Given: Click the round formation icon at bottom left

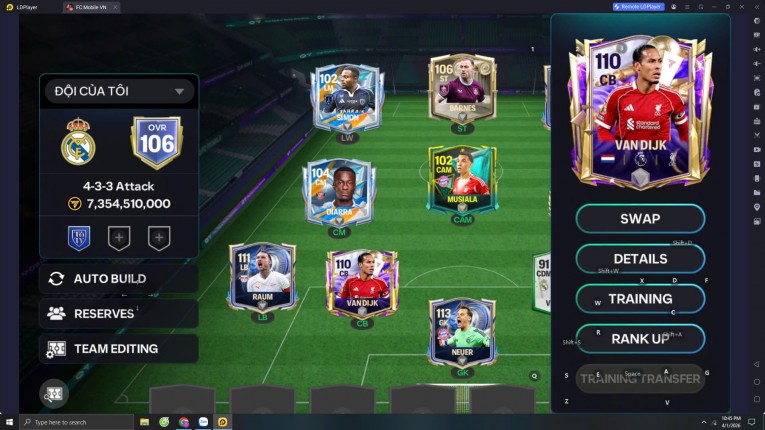Looking at the screenshot, I should tap(54, 393).
